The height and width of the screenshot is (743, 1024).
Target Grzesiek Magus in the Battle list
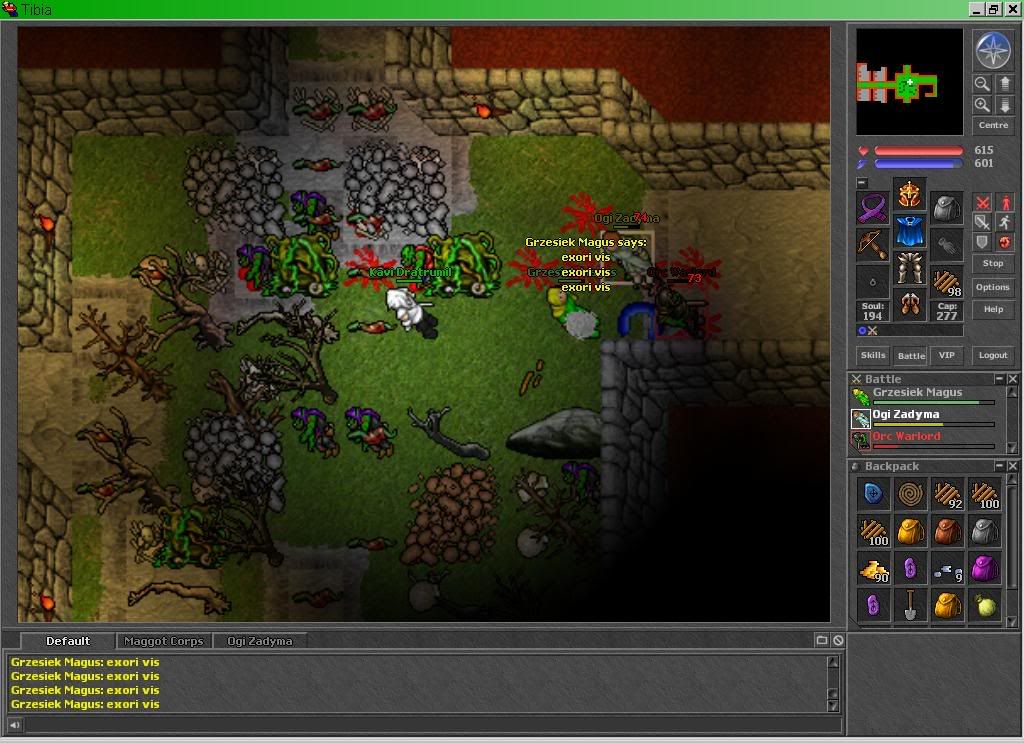[916, 393]
